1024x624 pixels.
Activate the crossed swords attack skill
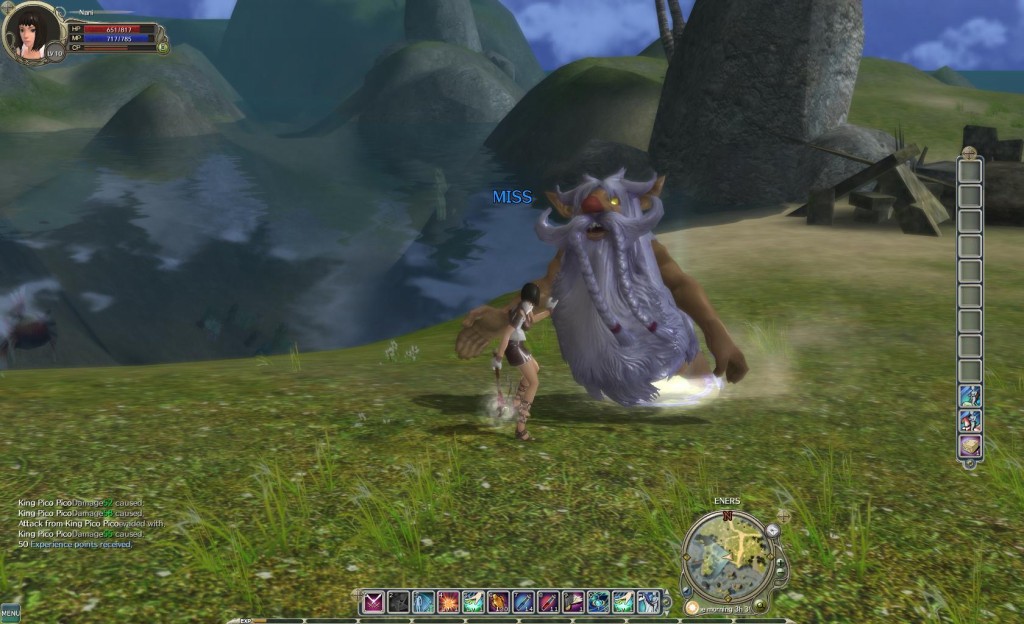tap(374, 602)
